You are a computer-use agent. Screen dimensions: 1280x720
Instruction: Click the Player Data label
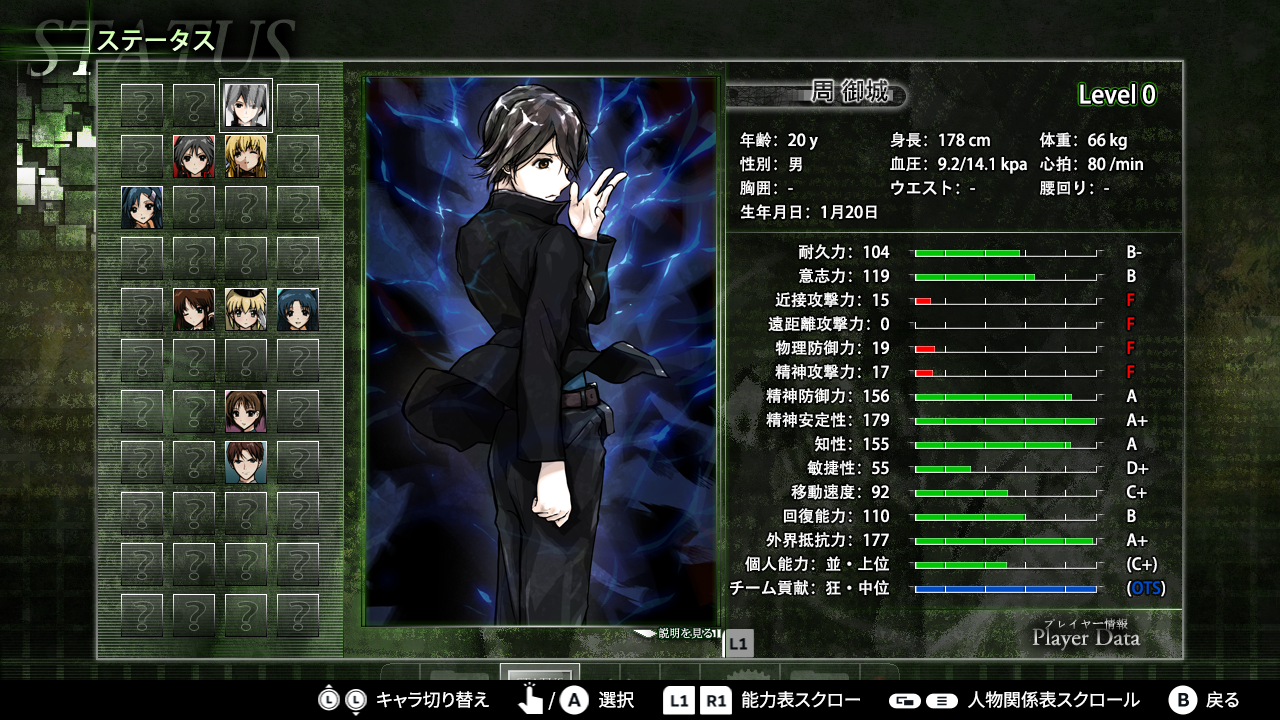(1085, 637)
